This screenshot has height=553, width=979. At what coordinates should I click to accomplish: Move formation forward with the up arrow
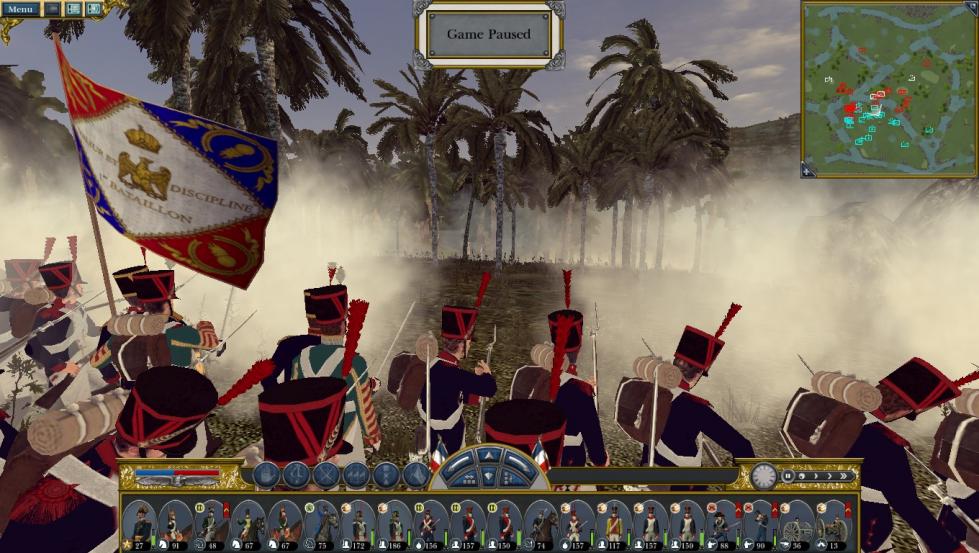[489, 456]
